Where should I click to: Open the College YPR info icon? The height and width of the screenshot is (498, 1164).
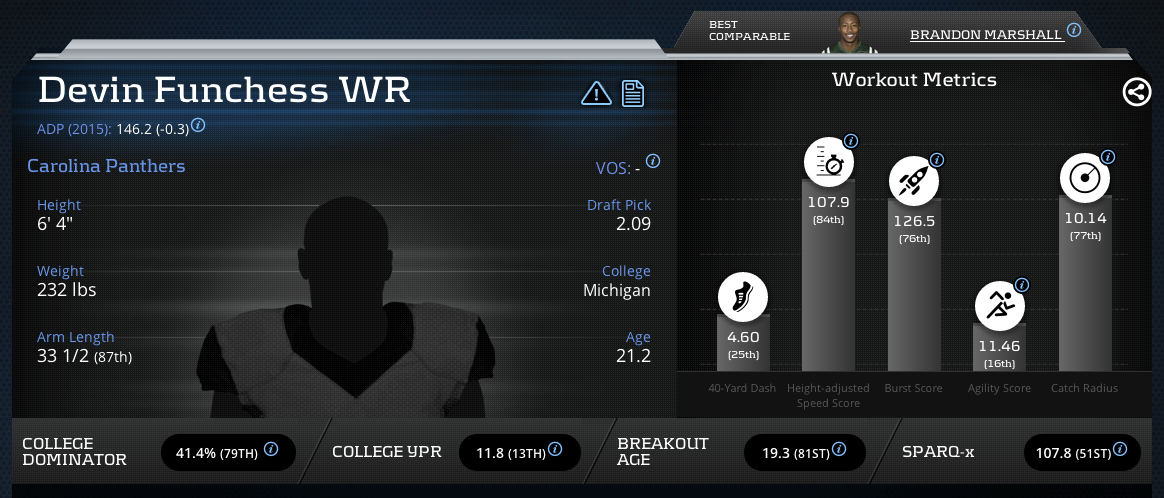(x=559, y=451)
